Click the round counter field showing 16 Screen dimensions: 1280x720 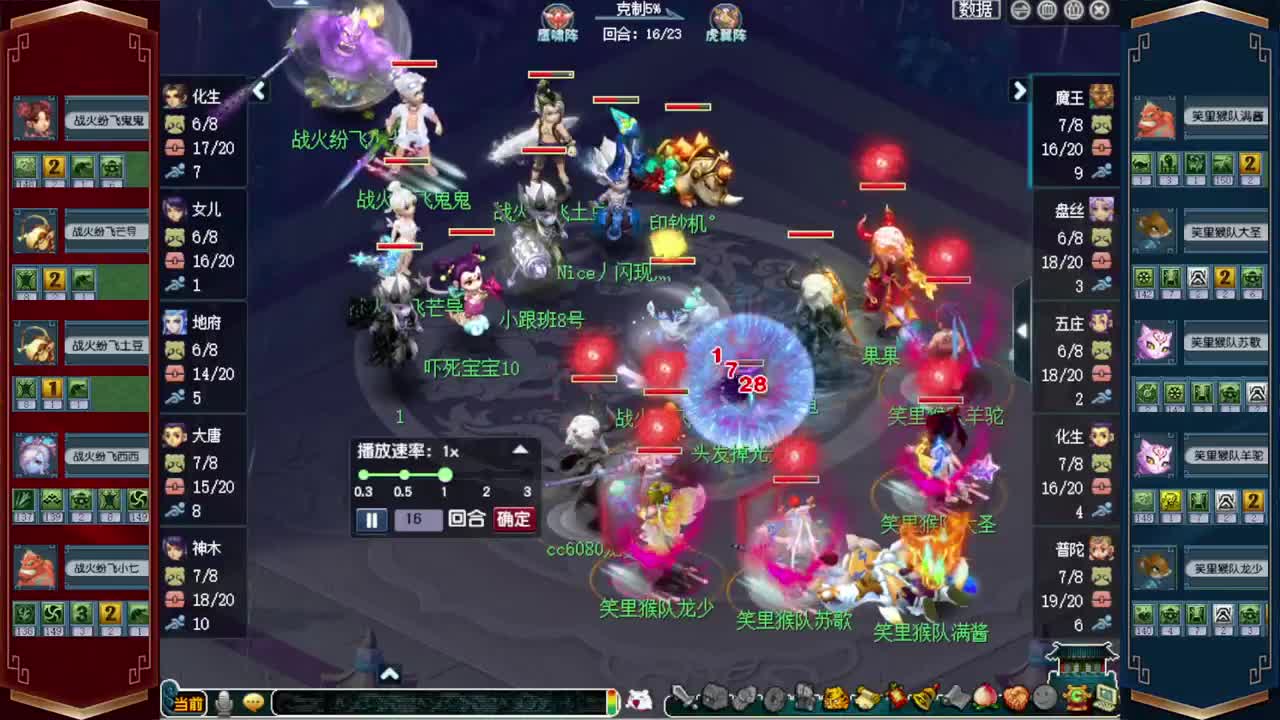point(418,520)
